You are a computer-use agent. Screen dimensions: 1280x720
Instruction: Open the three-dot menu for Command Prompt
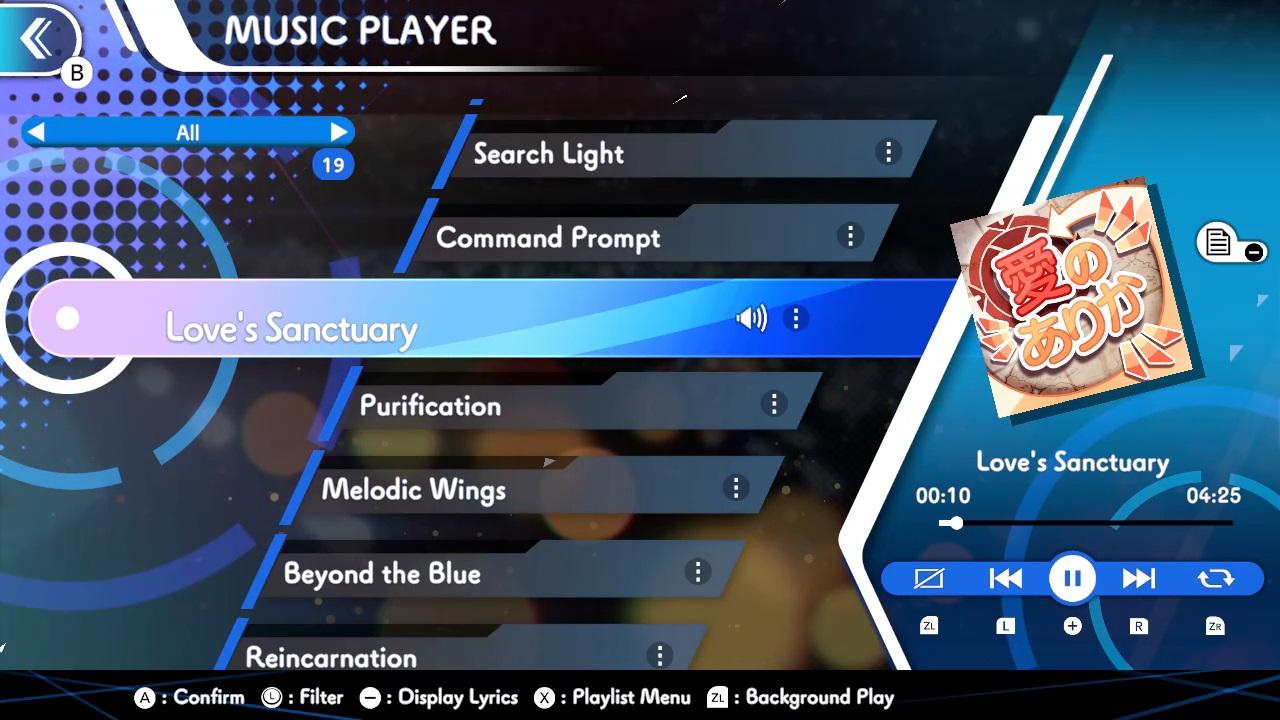850,236
